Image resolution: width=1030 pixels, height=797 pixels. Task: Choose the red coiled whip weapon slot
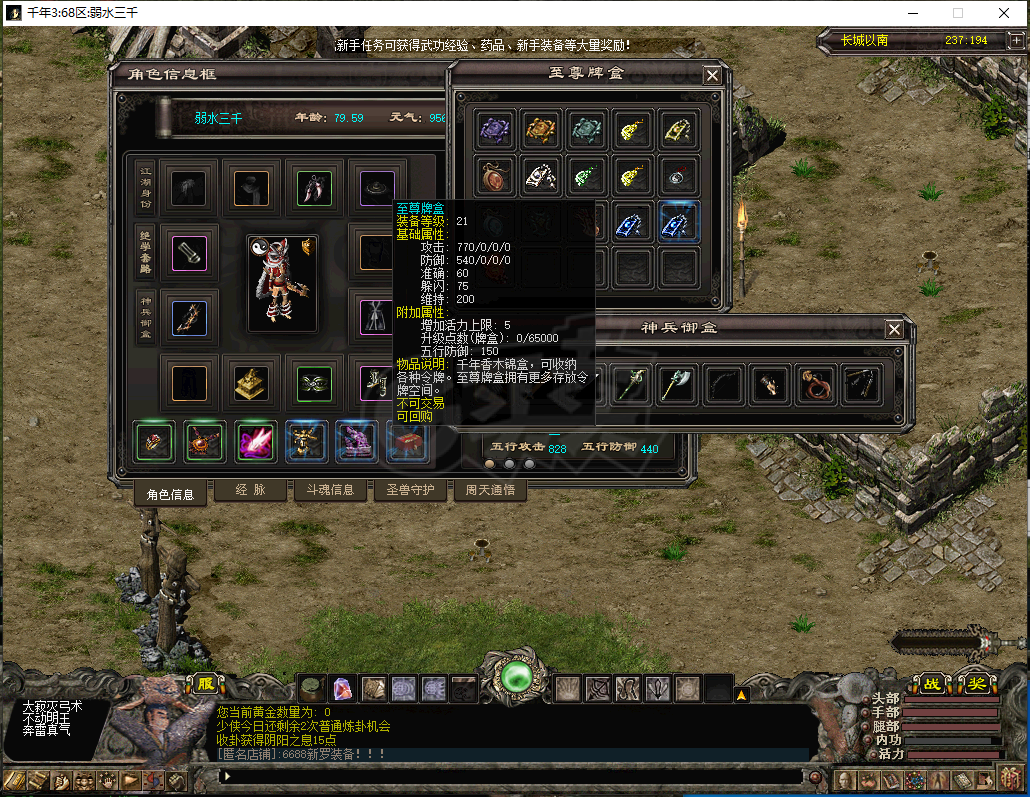click(816, 385)
